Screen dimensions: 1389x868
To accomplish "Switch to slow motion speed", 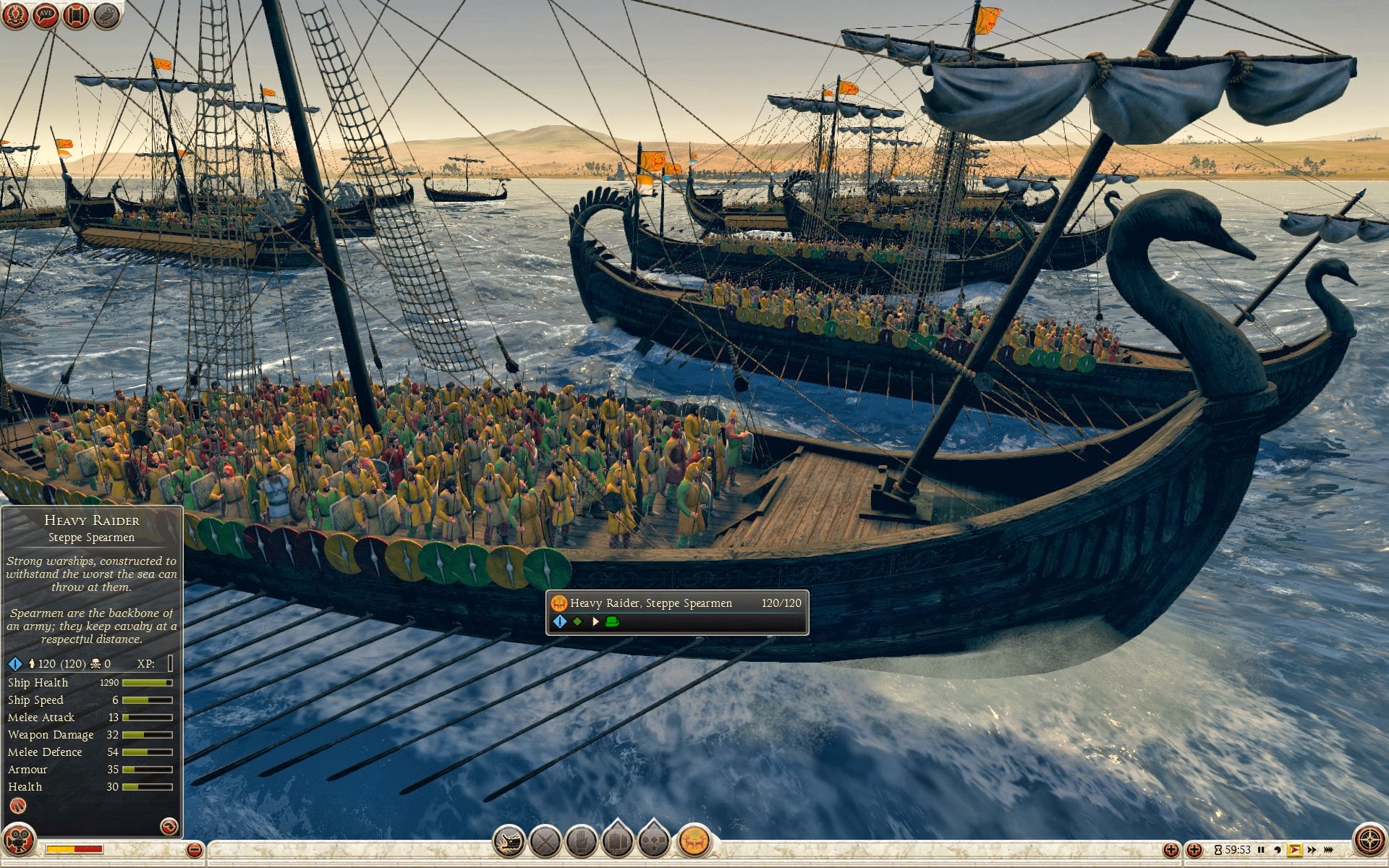I will tap(1278, 850).
